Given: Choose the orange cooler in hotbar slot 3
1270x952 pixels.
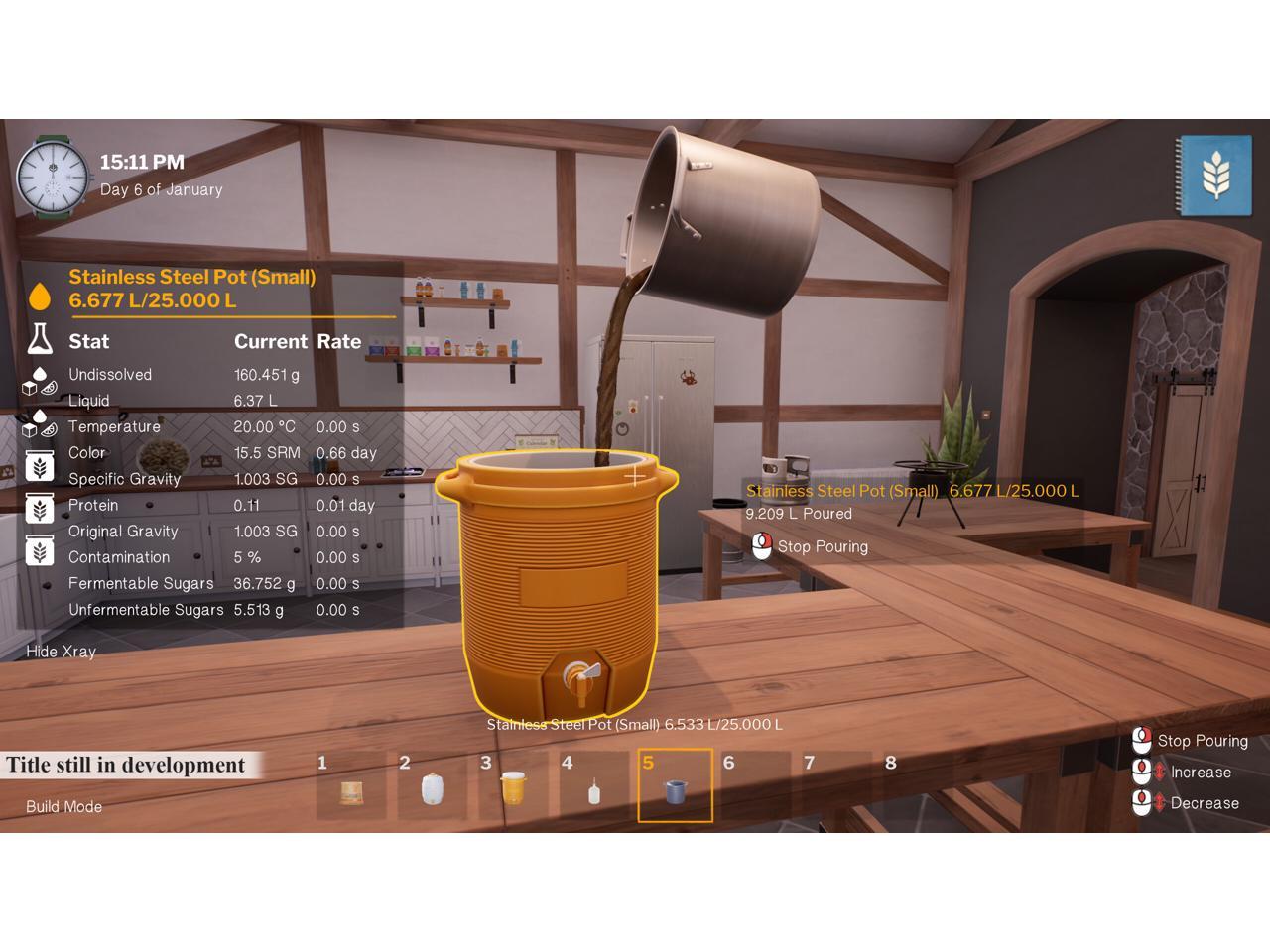Looking at the screenshot, I should pyautogui.click(x=513, y=789).
